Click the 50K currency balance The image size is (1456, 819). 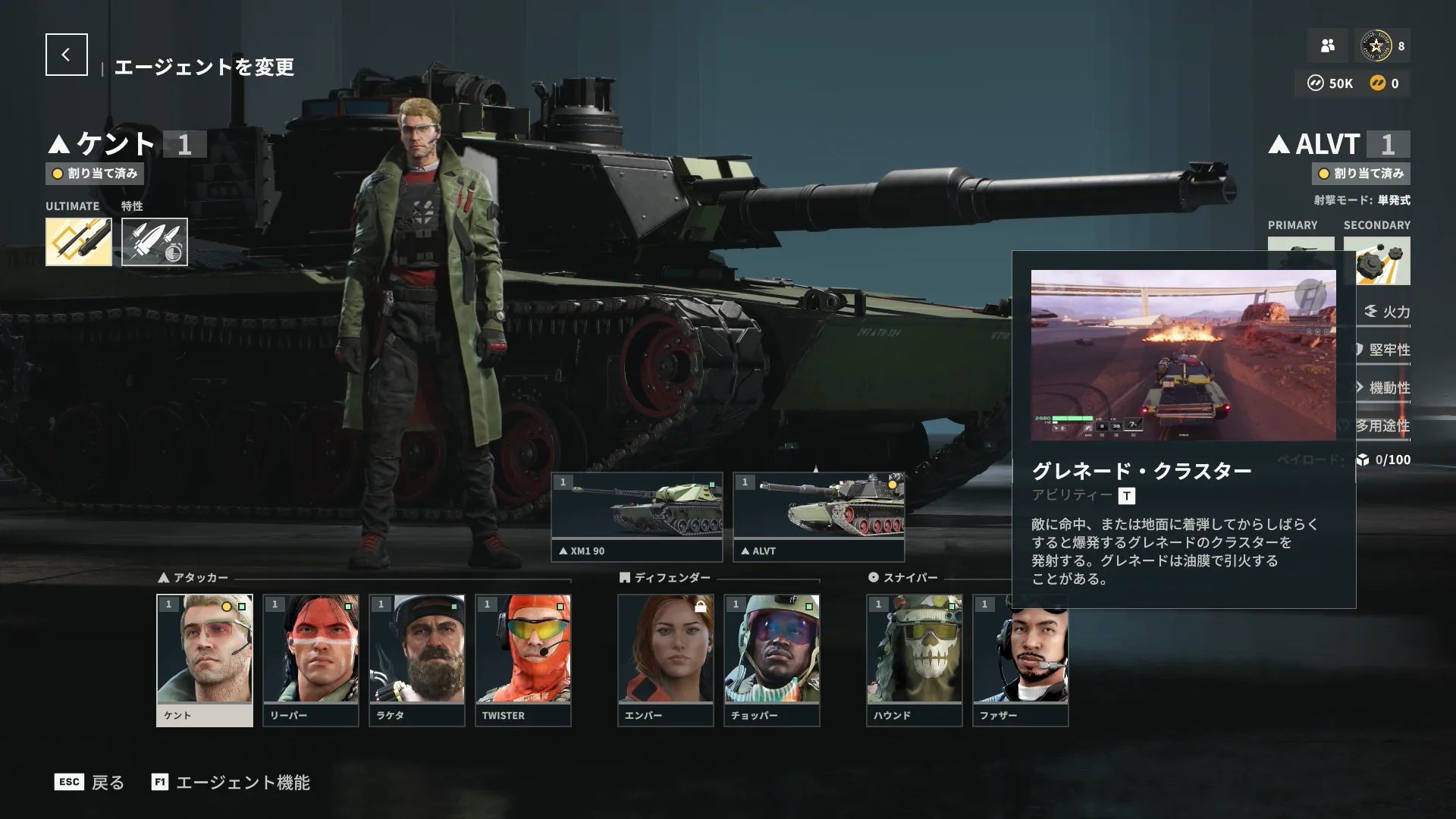coord(1331,83)
